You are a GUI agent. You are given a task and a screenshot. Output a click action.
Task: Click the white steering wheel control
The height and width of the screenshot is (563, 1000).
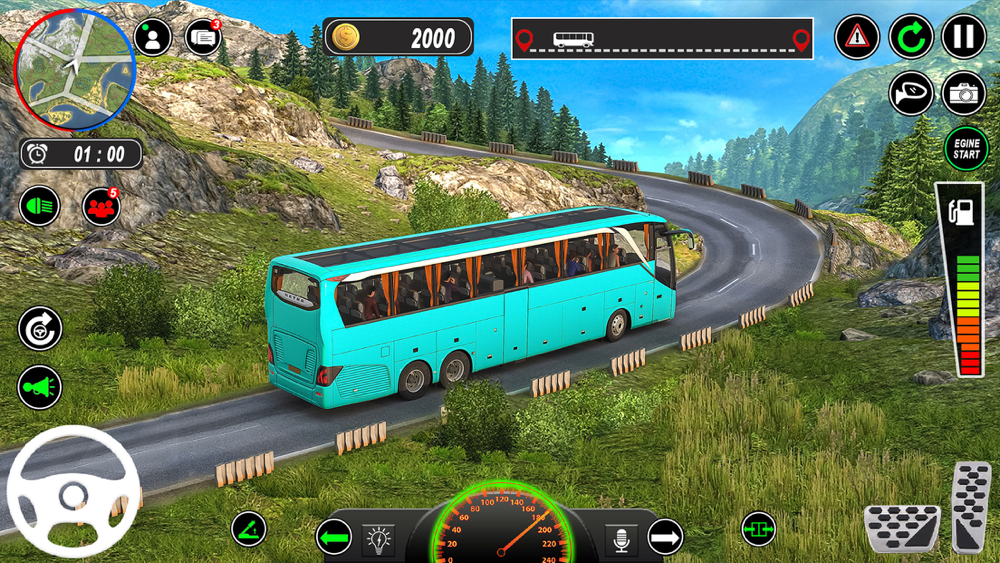pyautogui.click(x=73, y=490)
